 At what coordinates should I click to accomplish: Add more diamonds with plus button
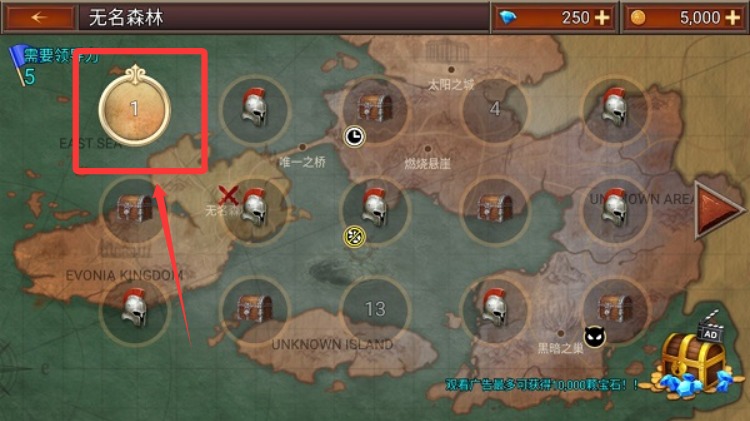[x=601, y=18]
